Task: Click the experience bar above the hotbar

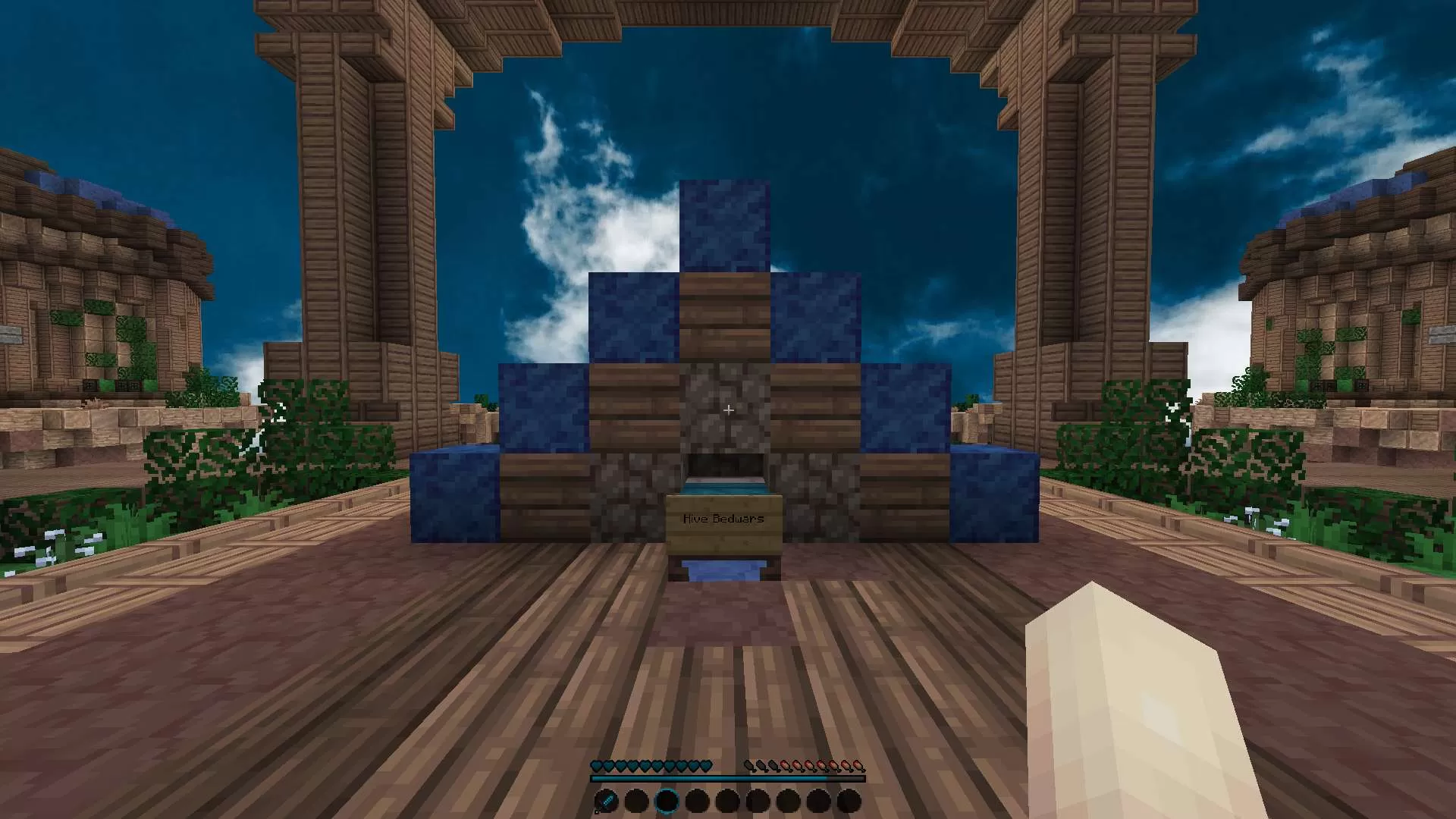Action: [728, 778]
